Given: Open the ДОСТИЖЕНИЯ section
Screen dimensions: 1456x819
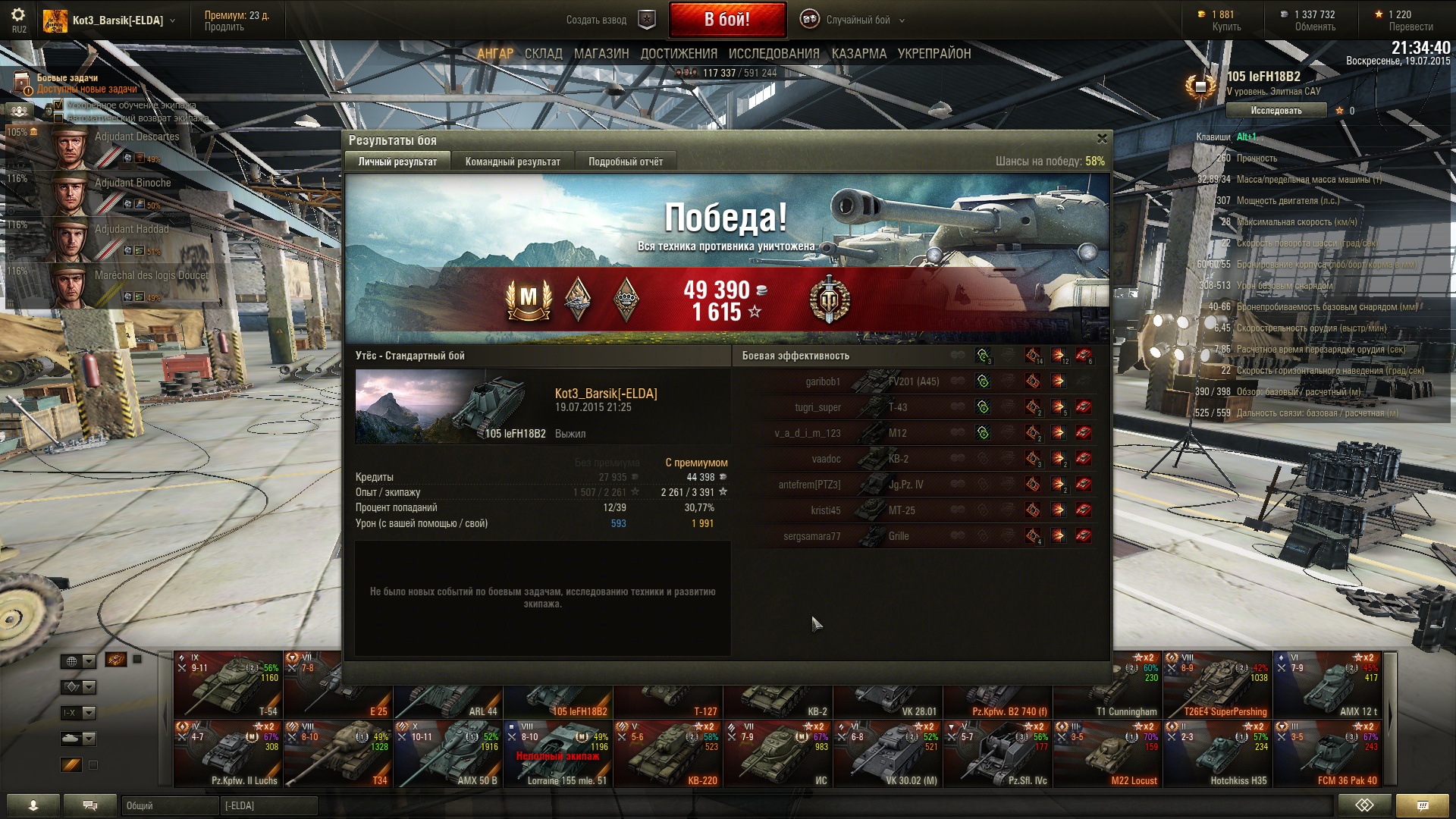Looking at the screenshot, I should tap(679, 54).
